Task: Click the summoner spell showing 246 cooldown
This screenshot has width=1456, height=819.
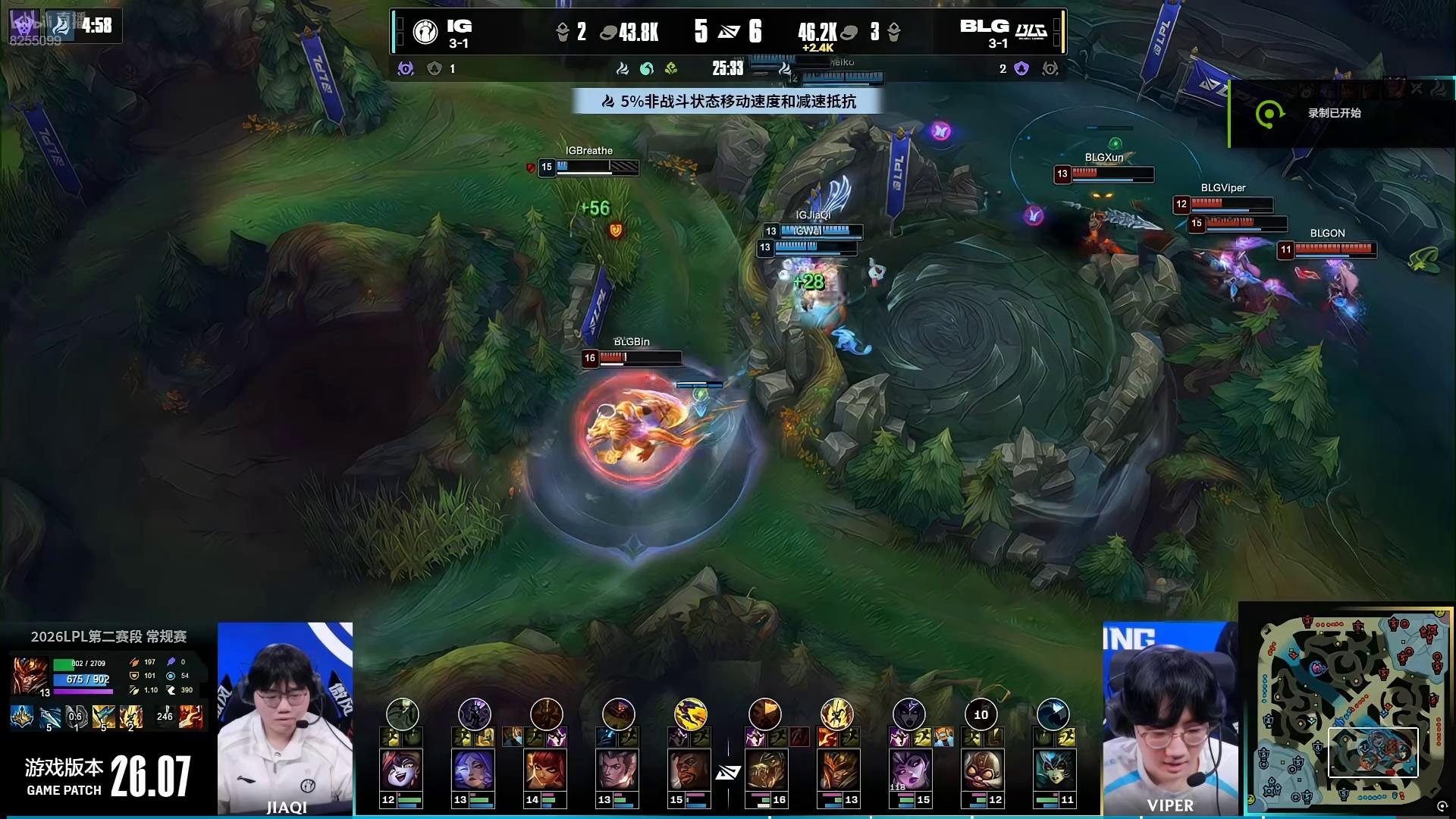Action: [165, 717]
